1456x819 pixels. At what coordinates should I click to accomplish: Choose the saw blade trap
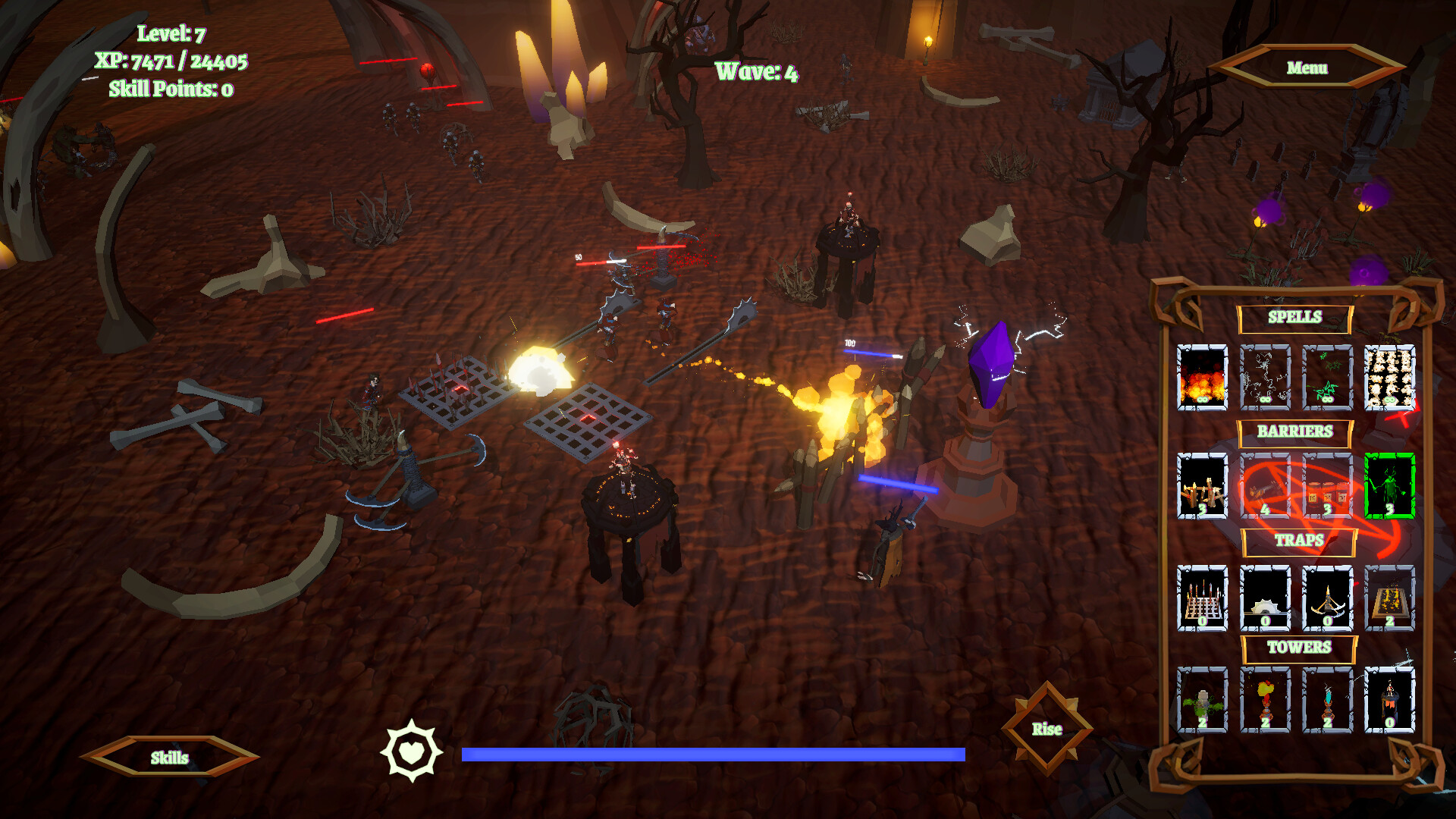click(x=1265, y=598)
